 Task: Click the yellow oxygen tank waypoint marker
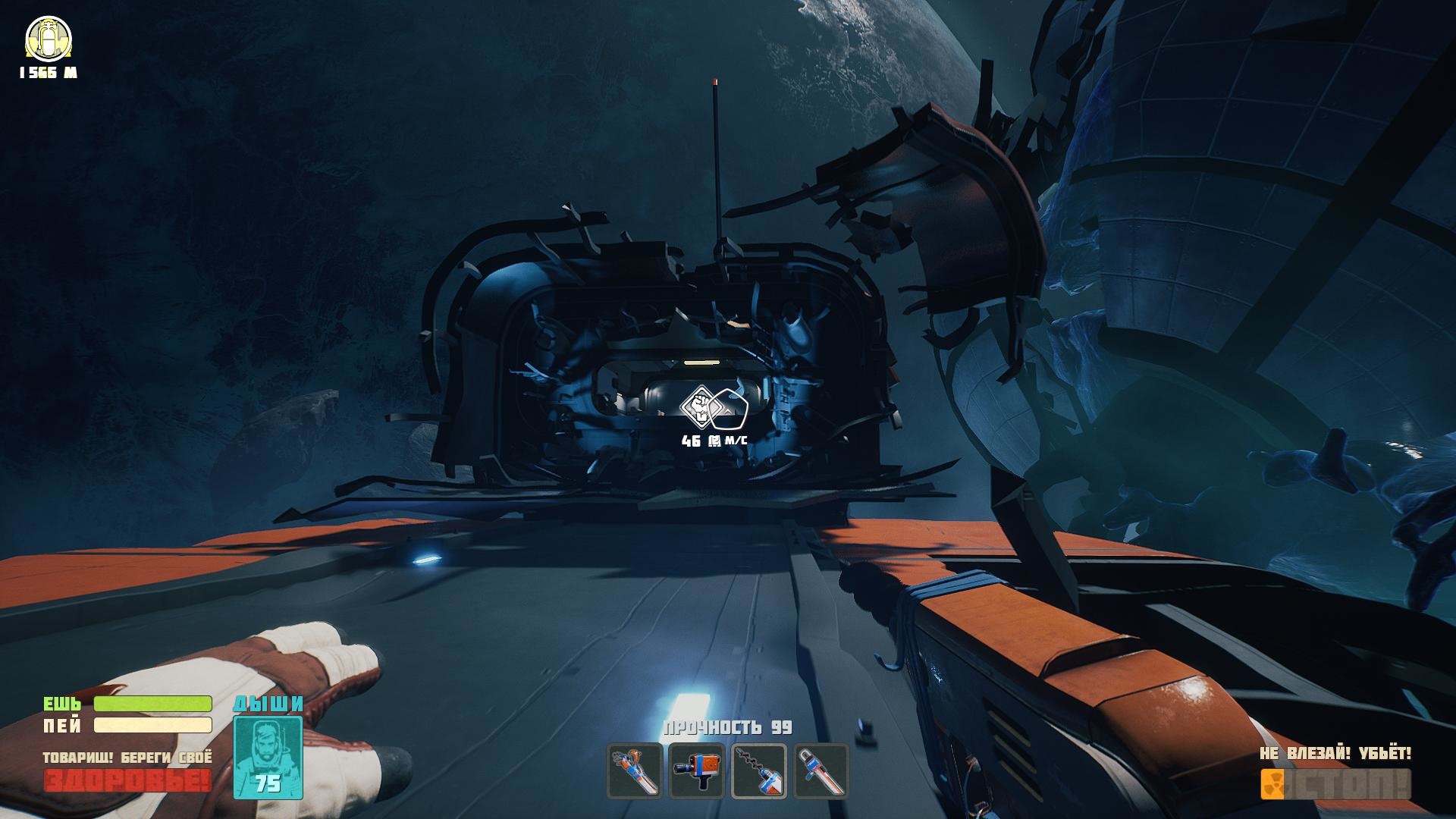pos(49,39)
